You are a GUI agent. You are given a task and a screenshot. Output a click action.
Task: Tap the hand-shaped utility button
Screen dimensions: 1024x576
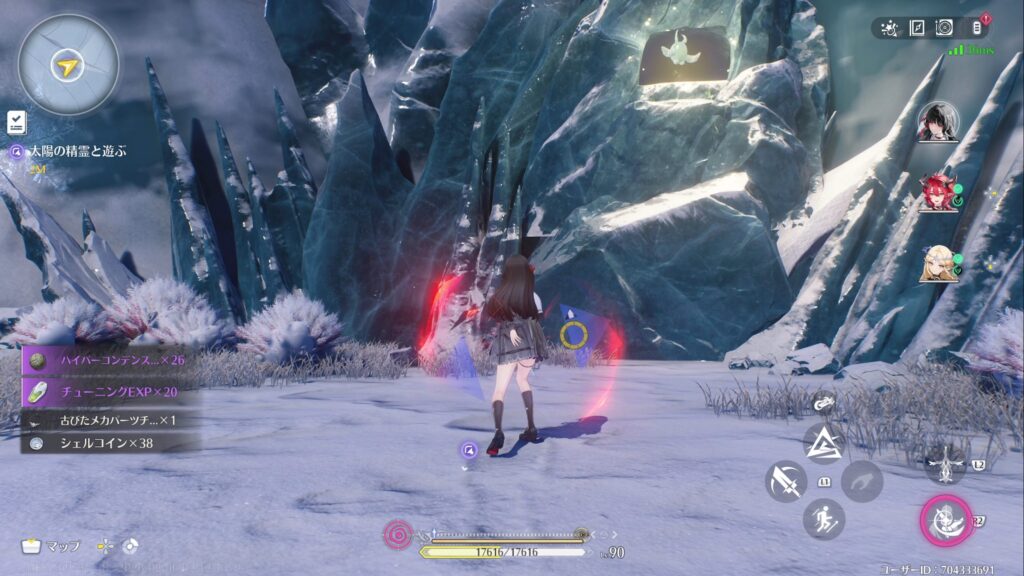(x=861, y=481)
